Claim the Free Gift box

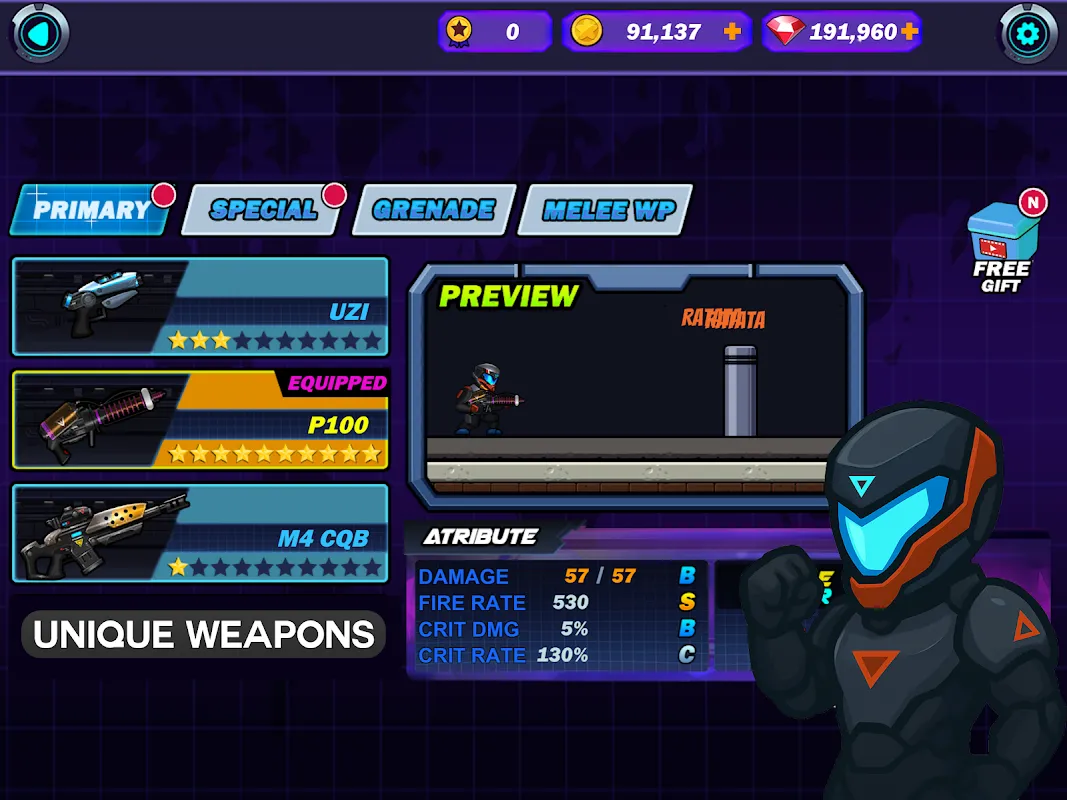1001,251
